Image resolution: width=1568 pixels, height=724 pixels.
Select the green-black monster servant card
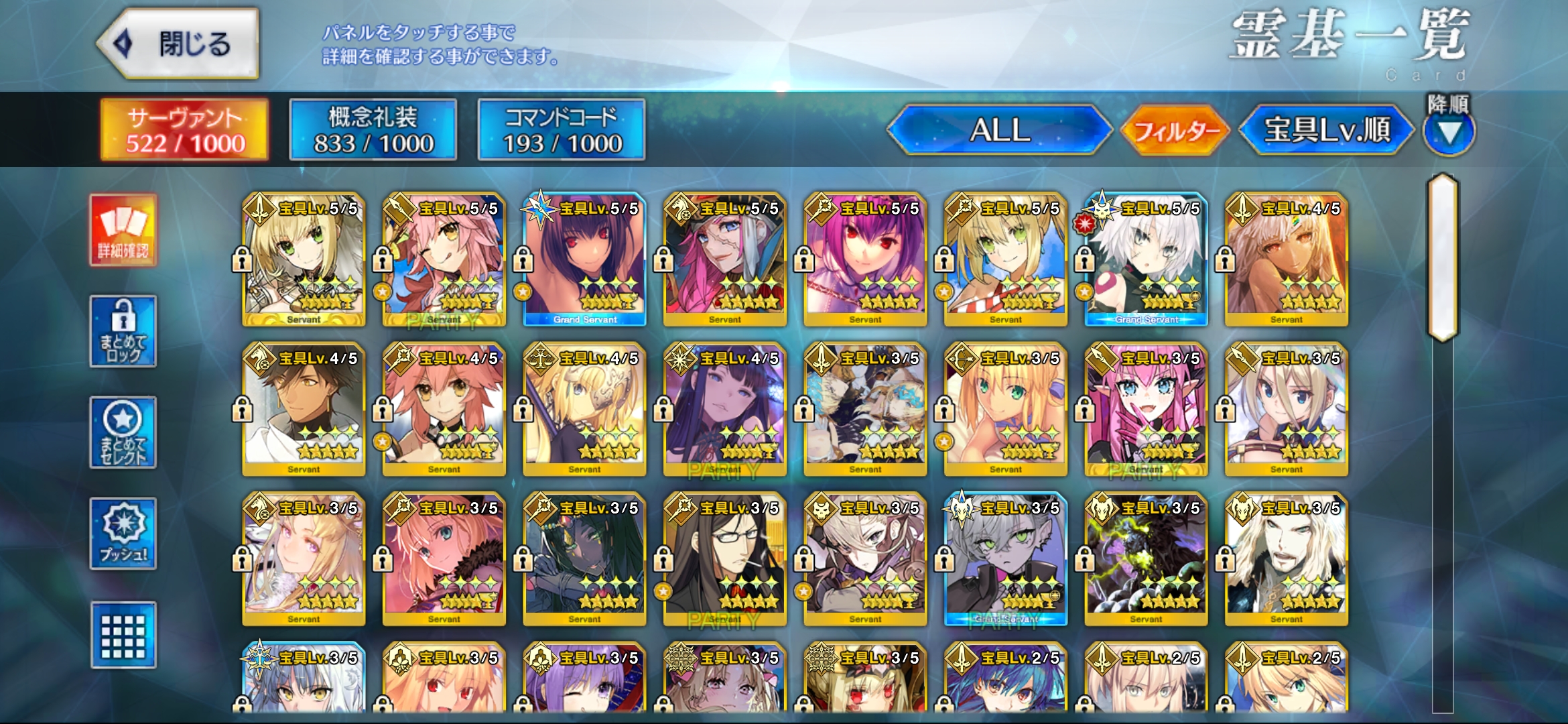[x=1146, y=560]
